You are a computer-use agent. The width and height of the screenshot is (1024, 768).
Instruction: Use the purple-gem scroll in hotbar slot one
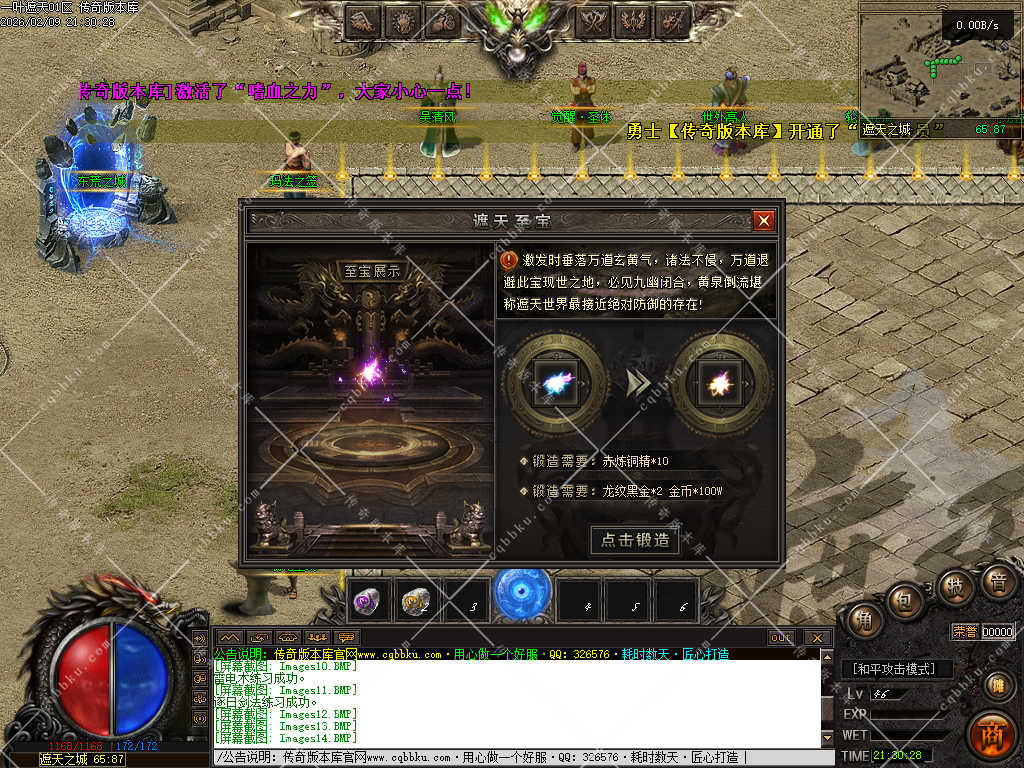(x=367, y=601)
